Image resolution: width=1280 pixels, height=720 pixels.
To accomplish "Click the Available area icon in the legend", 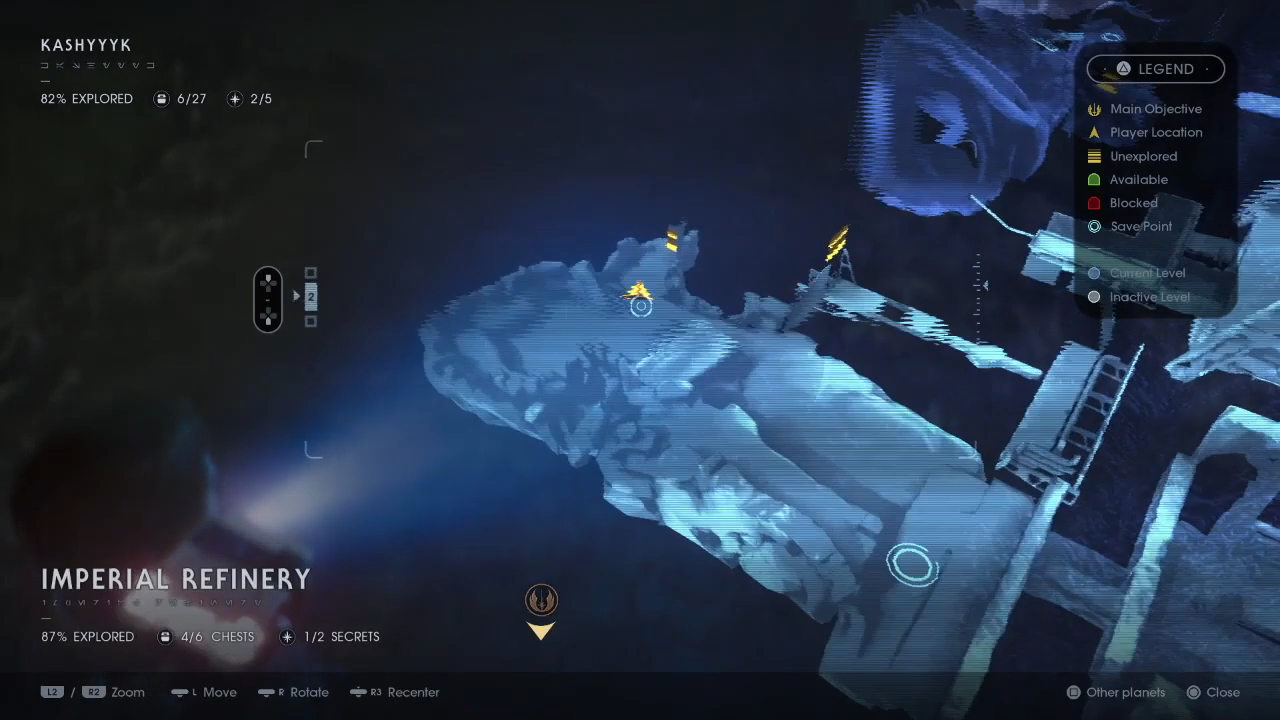I will click(x=1095, y=179).
